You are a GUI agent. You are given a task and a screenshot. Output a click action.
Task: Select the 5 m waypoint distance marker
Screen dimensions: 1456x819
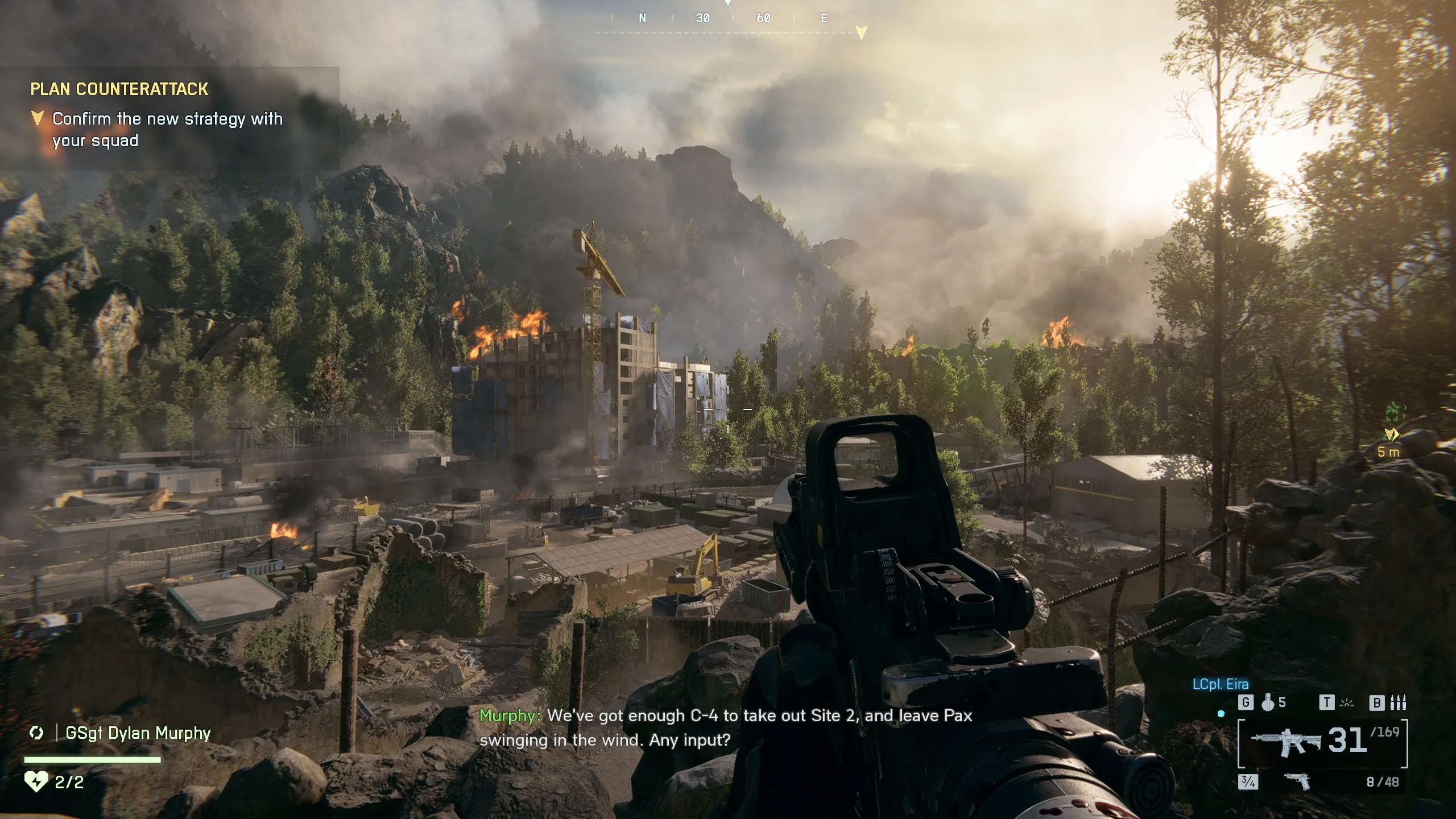click(1388, 451)
